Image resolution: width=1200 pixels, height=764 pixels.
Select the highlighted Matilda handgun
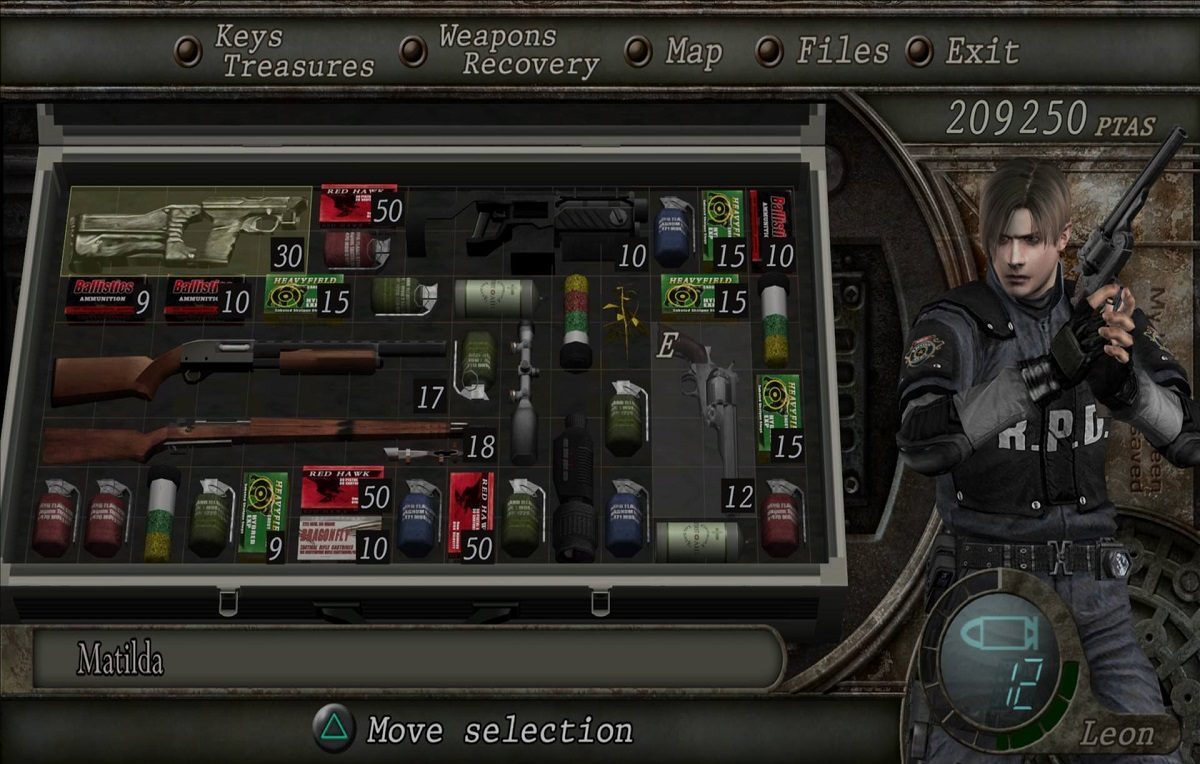(x=186, y=230)
